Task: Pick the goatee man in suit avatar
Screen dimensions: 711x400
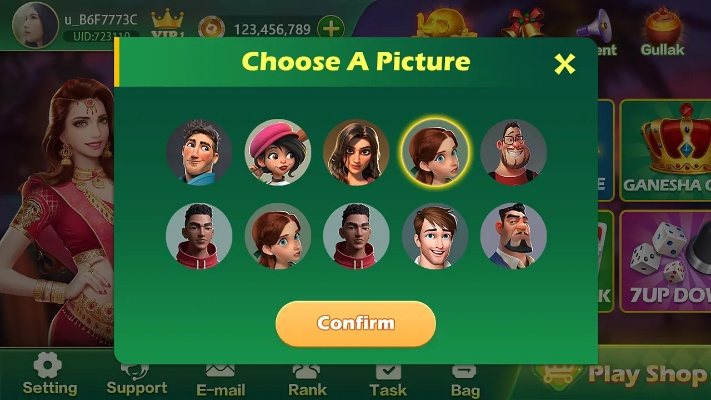Action: (x=513, y=237)
